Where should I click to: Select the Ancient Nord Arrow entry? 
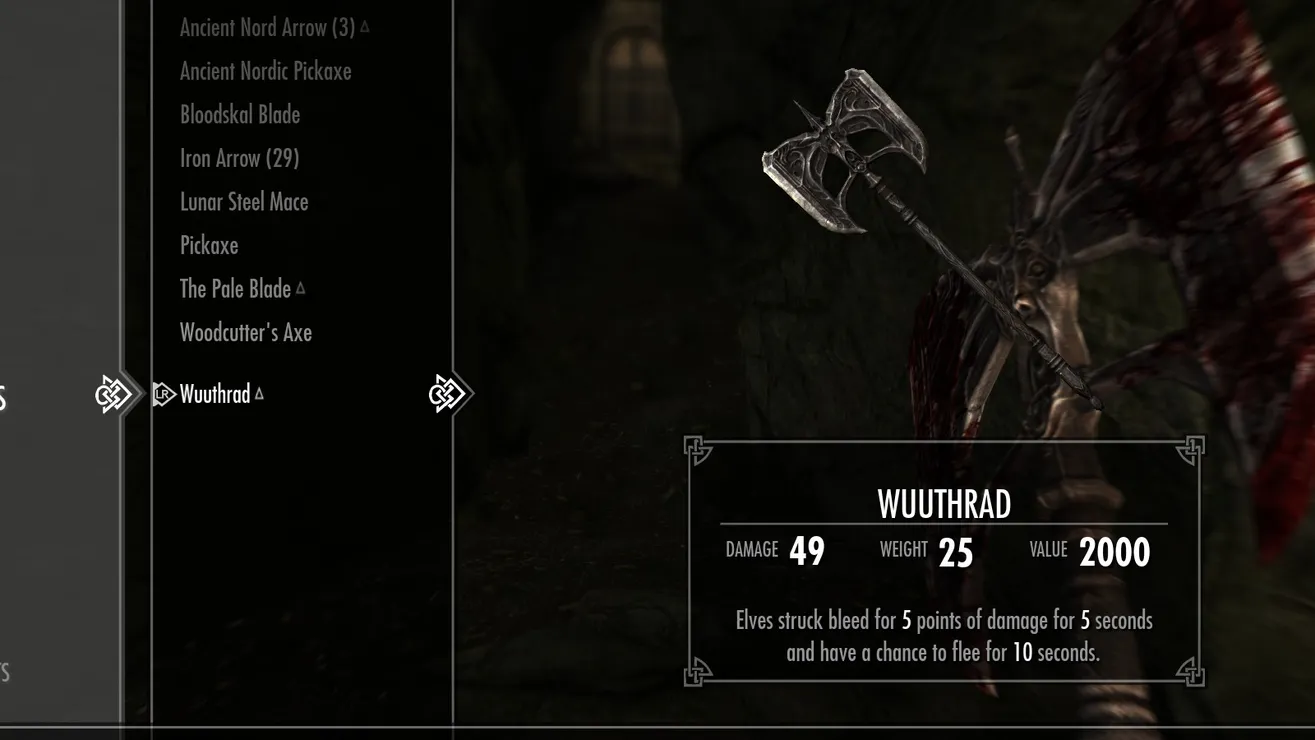tap(267, 28)
